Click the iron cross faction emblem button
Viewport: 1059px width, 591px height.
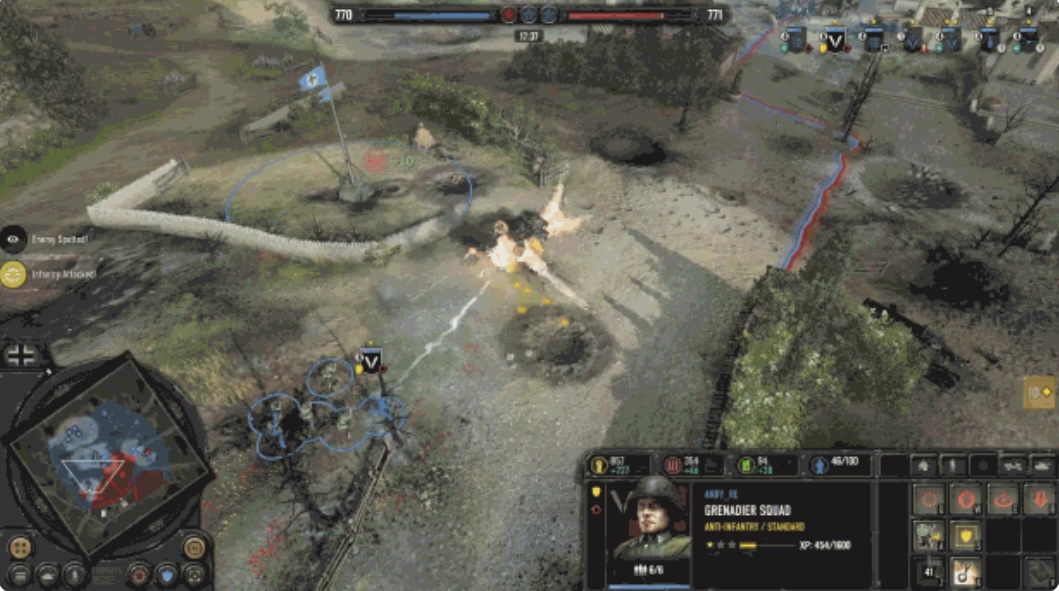[x=21, y=355]
